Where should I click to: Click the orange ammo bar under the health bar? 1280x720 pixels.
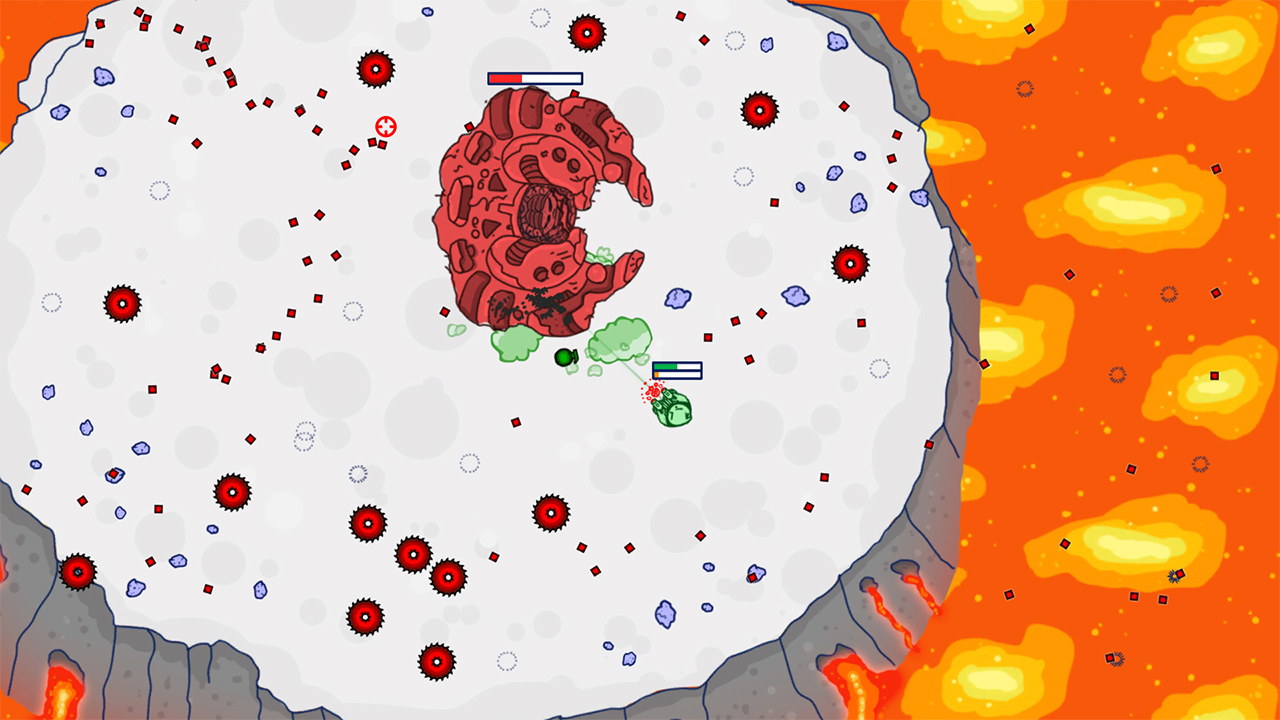tap(678, 376)
